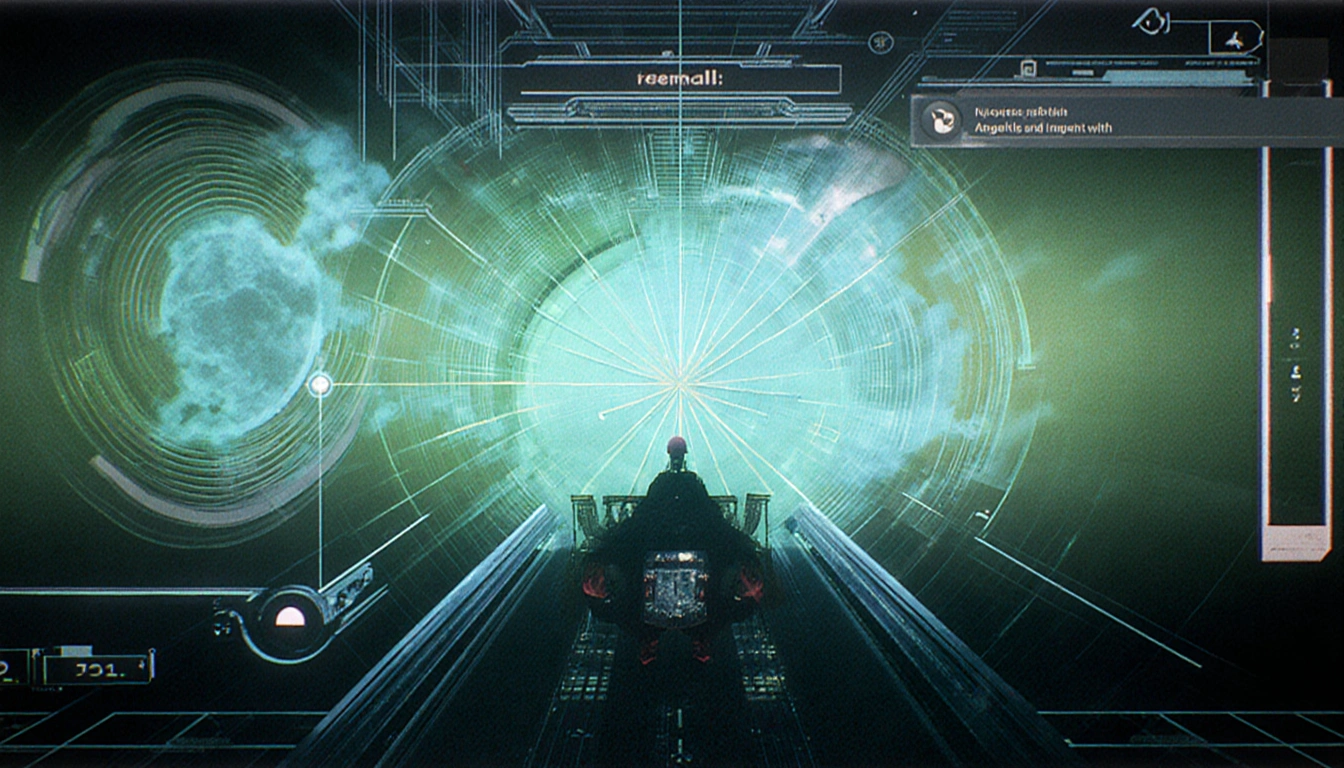Image resolution: width=1344 pixels, height=768 pixels.
Task: Select the "reemall:" header bar
Action: [679, 79]
